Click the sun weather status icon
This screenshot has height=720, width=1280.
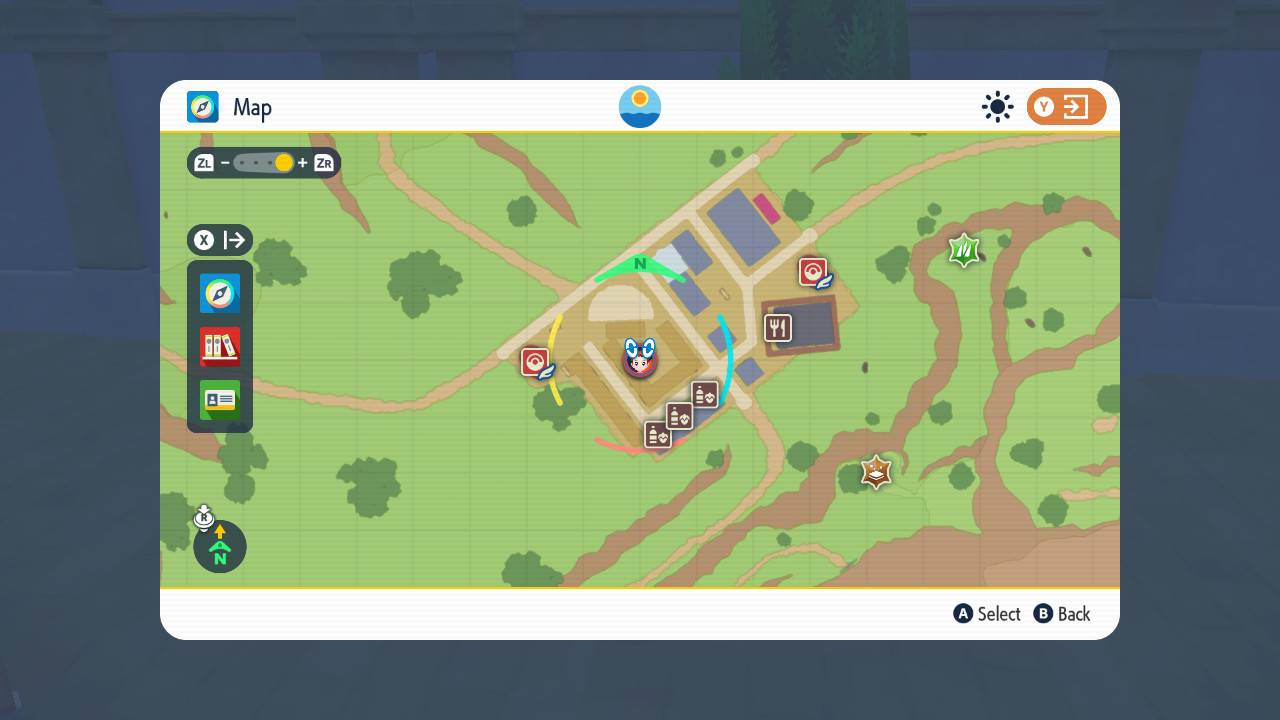click(997, 106)
